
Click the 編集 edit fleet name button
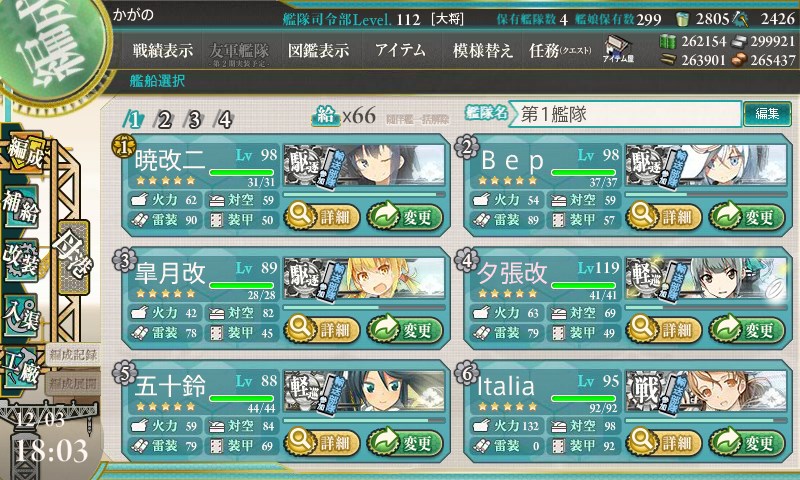point(767,114)
